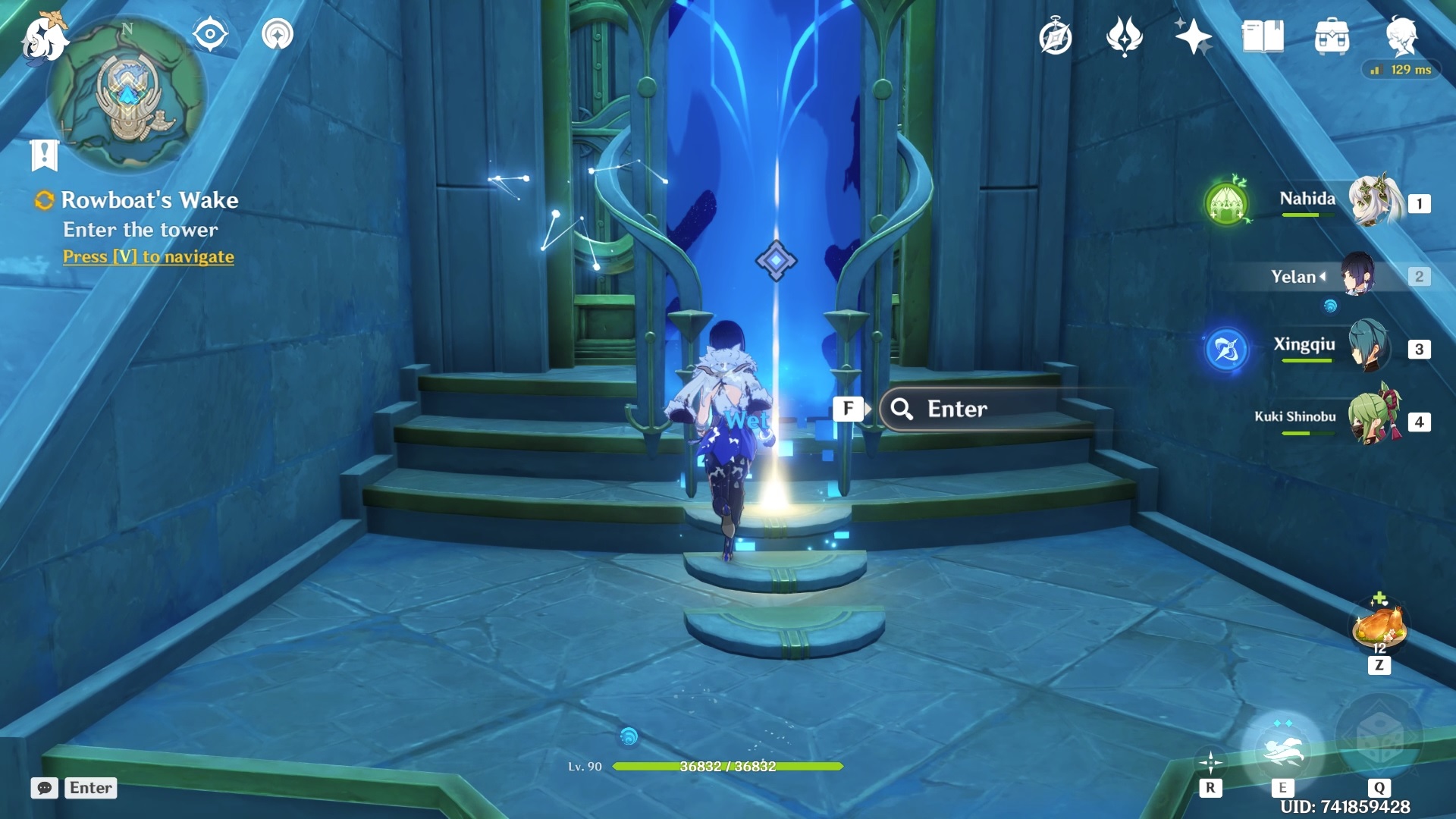1456x819 pixels.
Task: Open the events flame icon
Action: tap(1124, 36)
